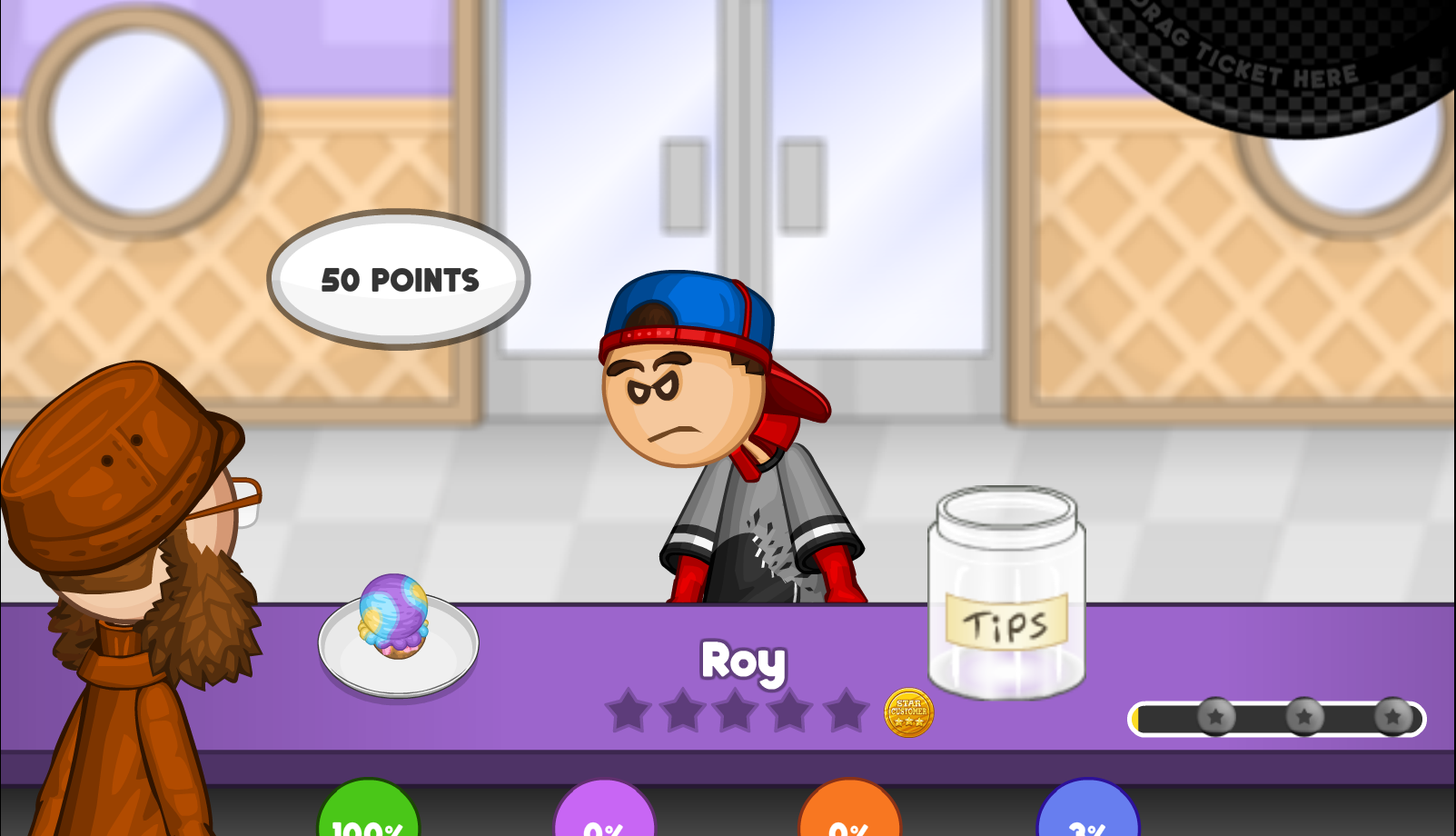Click the Star Customer medal badge
Viewport: 1456px width, 836px height.
908,712
